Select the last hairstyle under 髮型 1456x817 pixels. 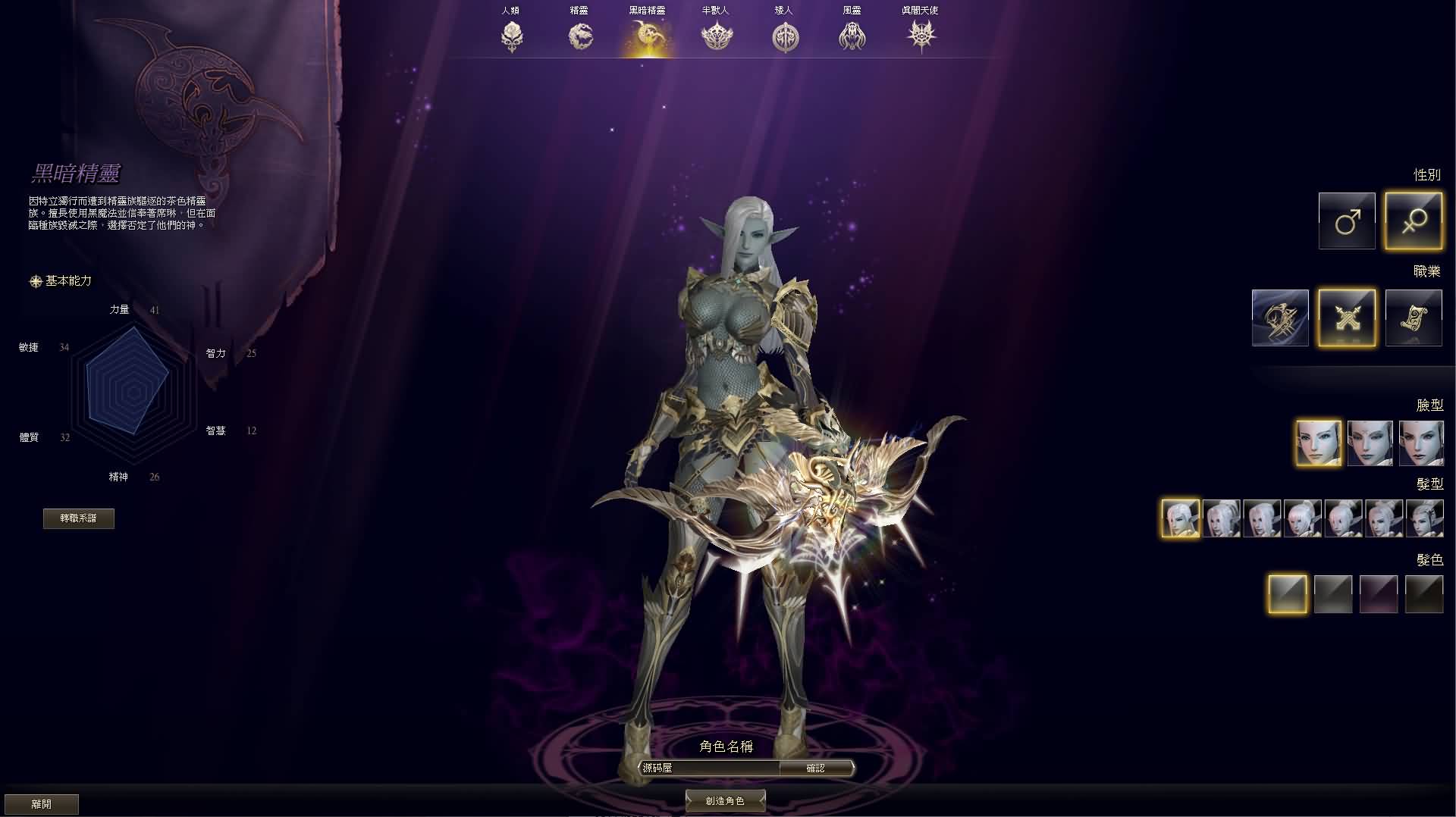point(1423,518)
